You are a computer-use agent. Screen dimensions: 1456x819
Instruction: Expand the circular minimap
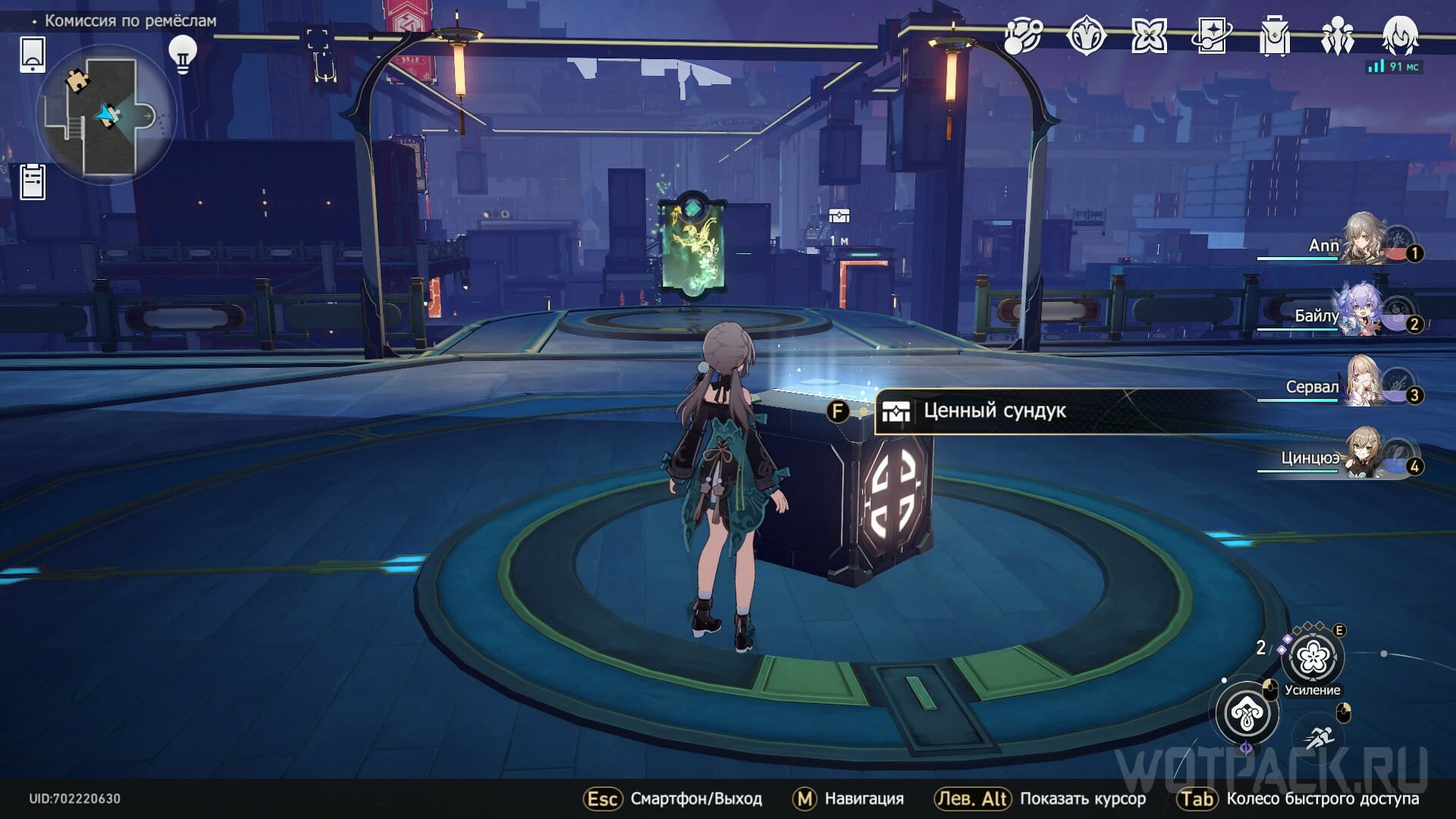click(105, 116)
